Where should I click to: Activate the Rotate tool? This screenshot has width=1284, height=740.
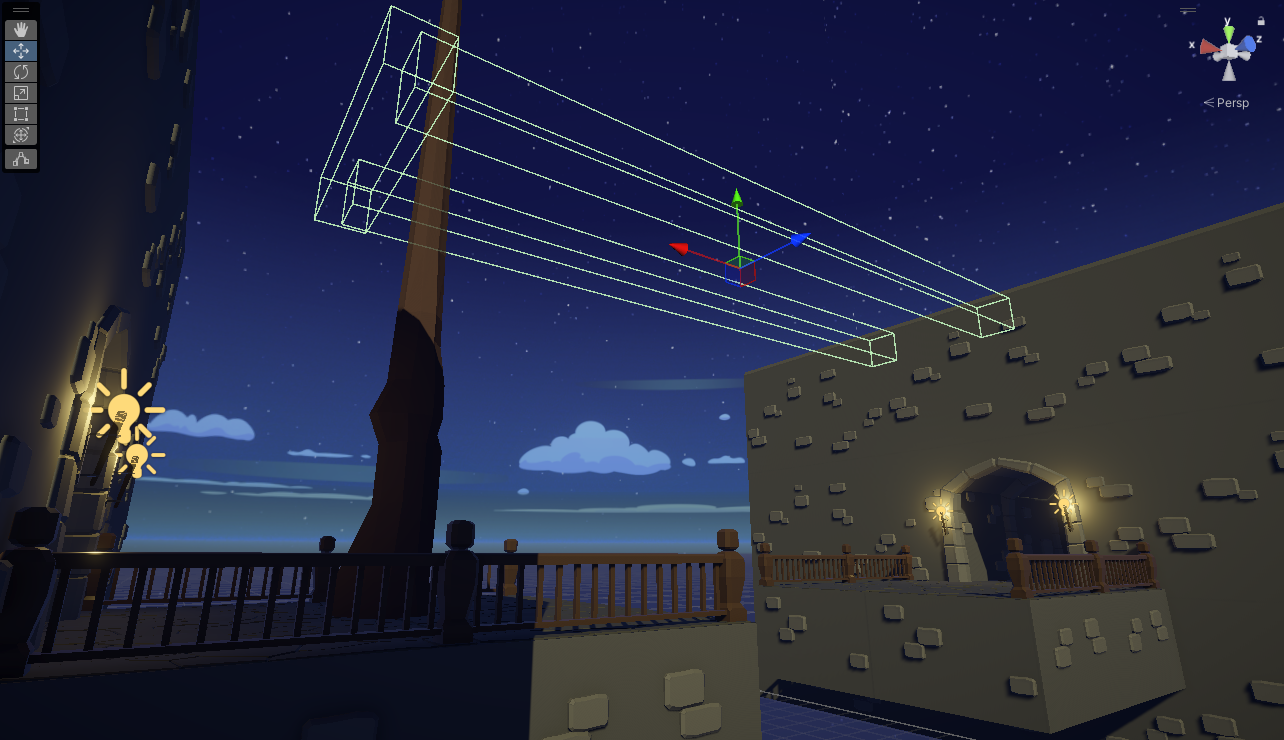(21, 71)
